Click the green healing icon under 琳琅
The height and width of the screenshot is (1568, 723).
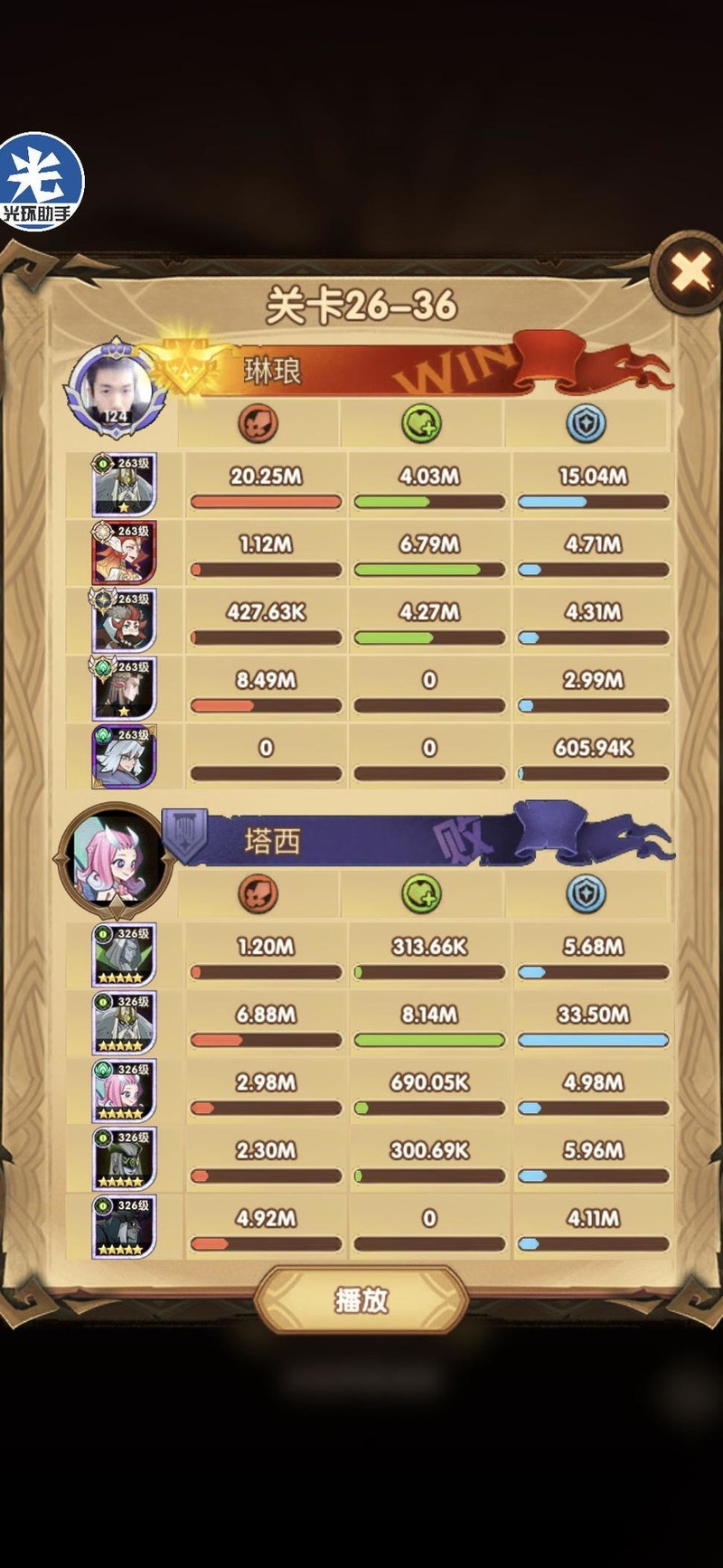(421, 423)
